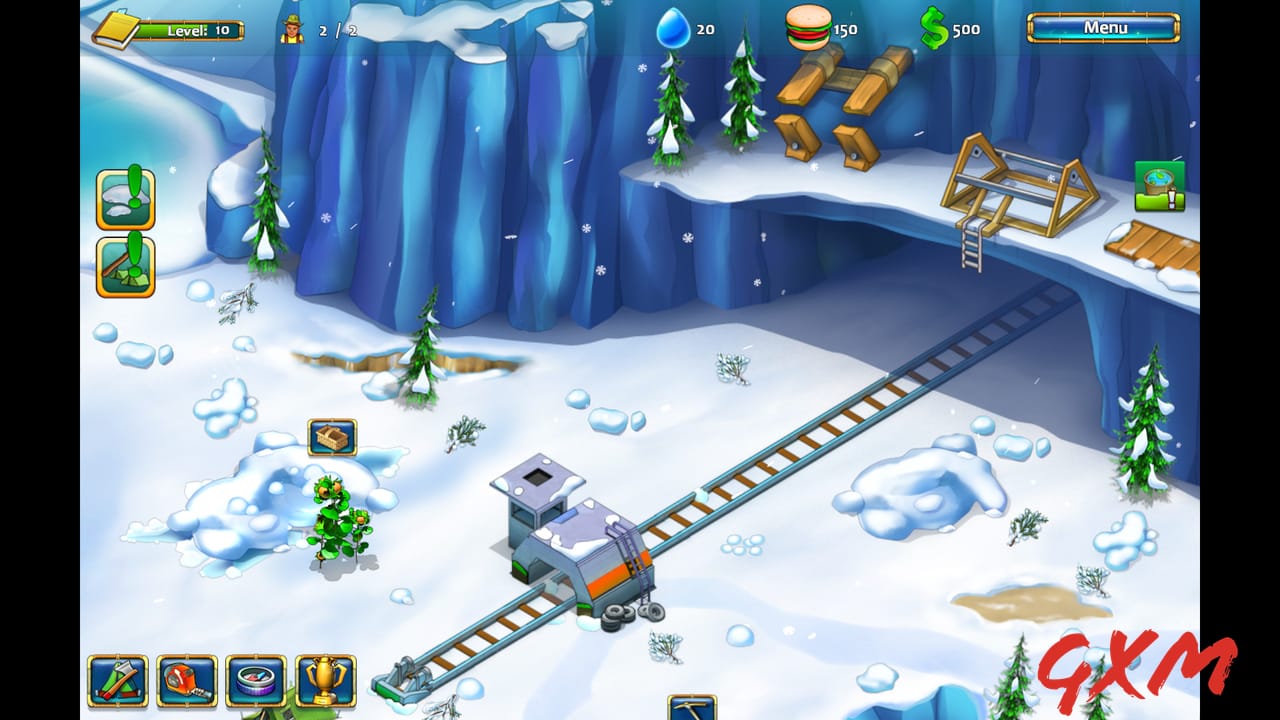Image resolution: width=1280 pixels, height=720 pixels.
Task: Click the Level 10 progress bar
Action: (x=190, y=29)
